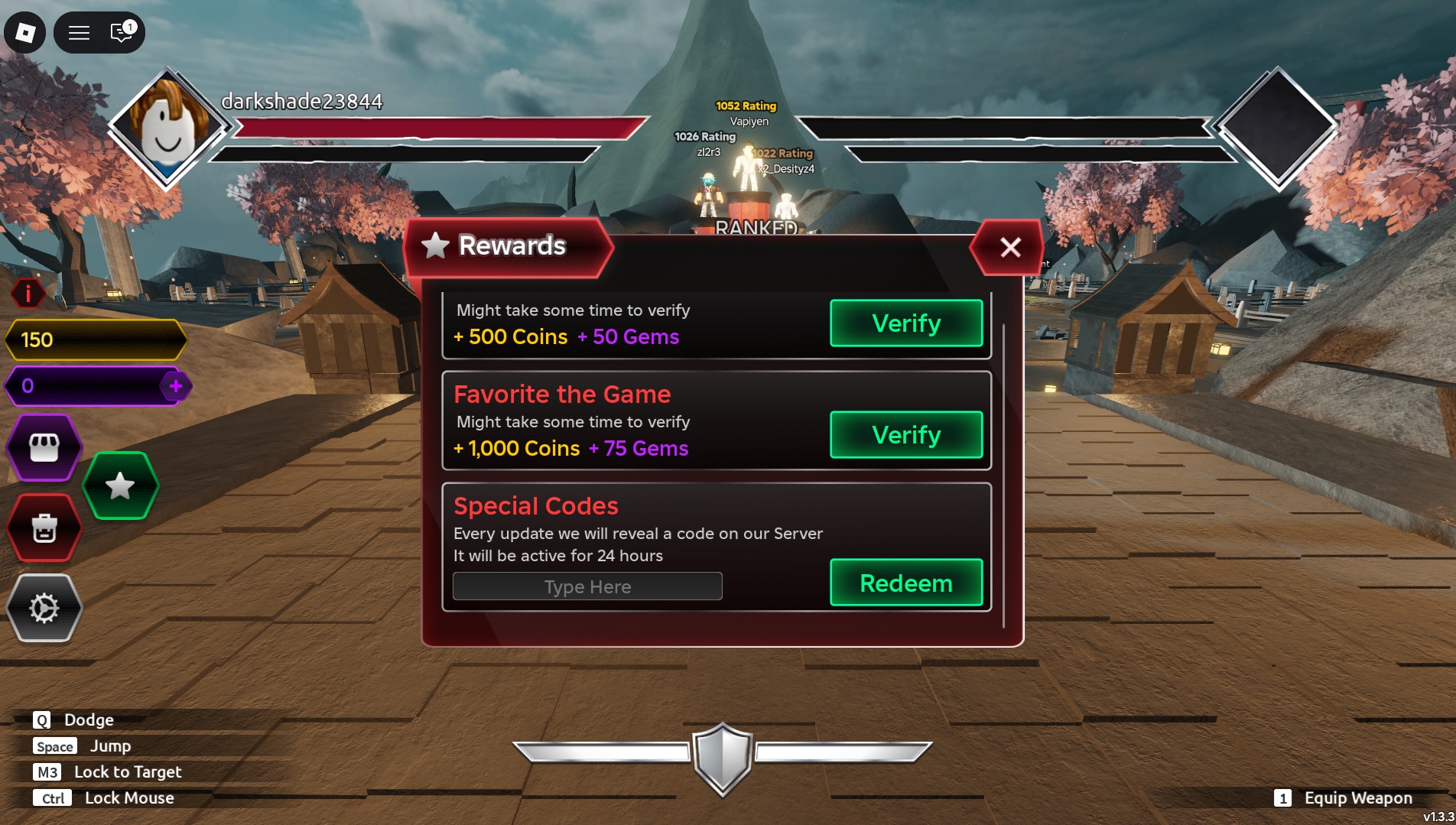
Task: Open the settings gear icon
Action: 44,607
